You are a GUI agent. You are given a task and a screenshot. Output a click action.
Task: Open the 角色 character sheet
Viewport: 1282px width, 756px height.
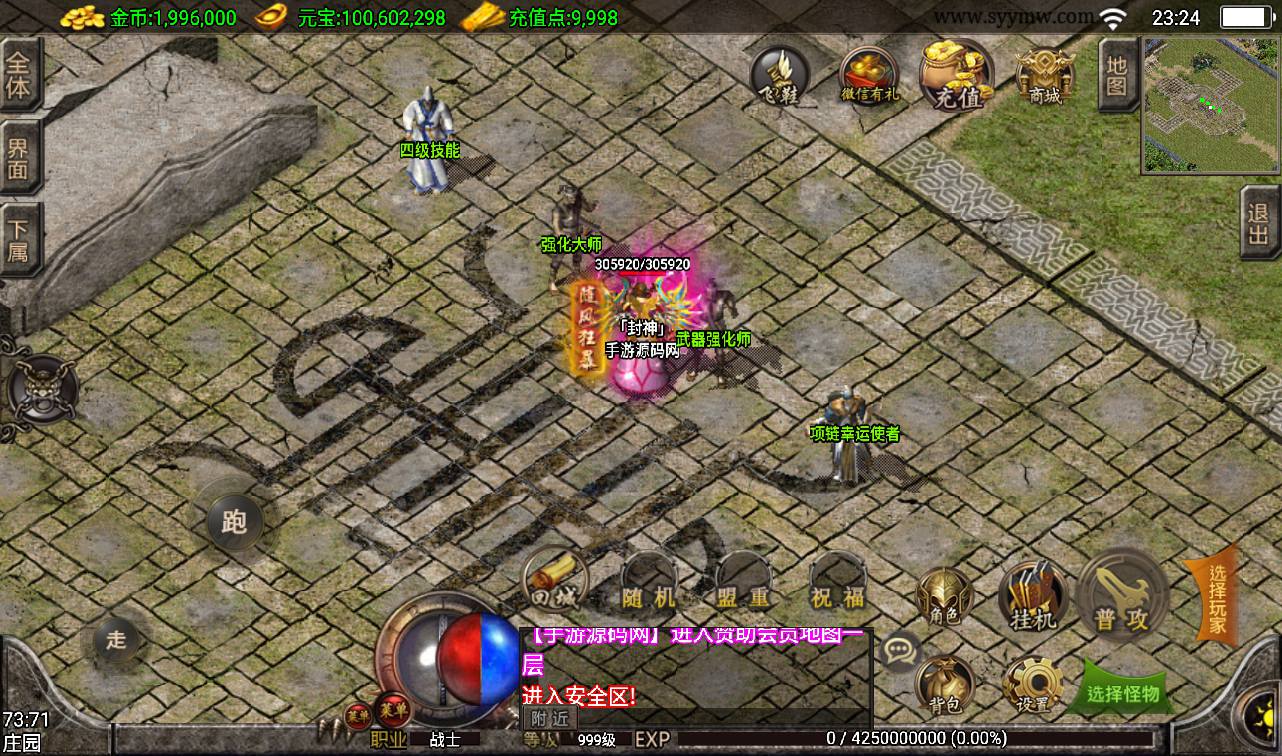coord(944,598)
